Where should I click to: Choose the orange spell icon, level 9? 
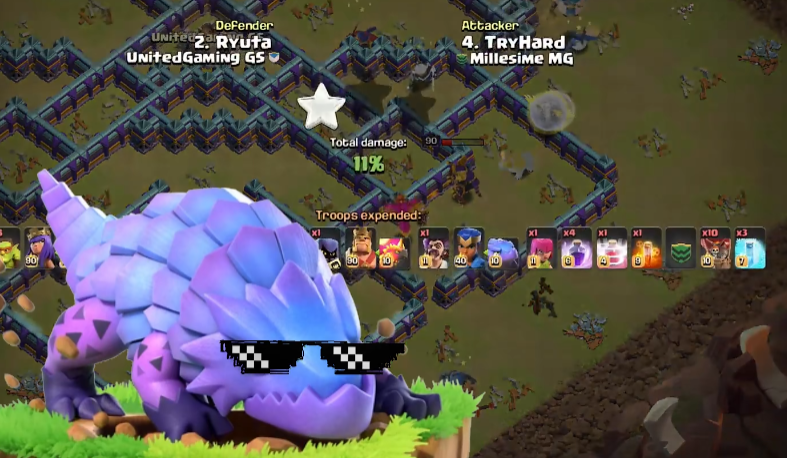click(x=645, y=248)
